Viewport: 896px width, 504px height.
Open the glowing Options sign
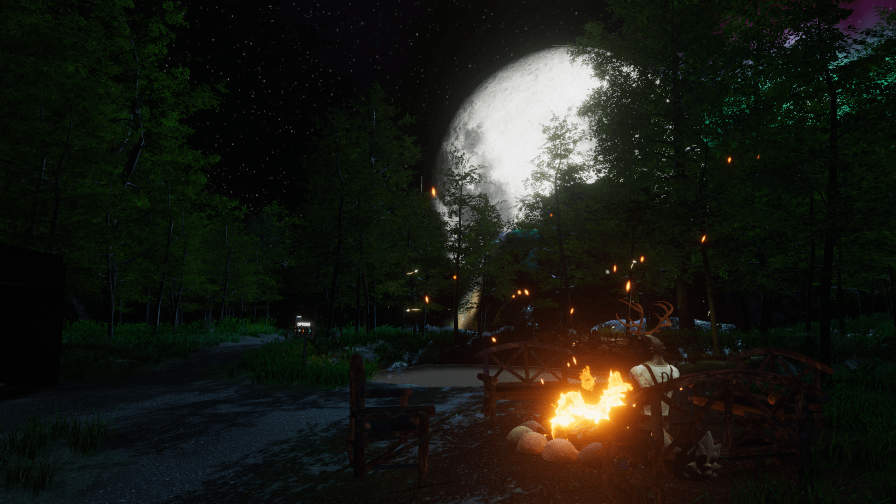304,324
